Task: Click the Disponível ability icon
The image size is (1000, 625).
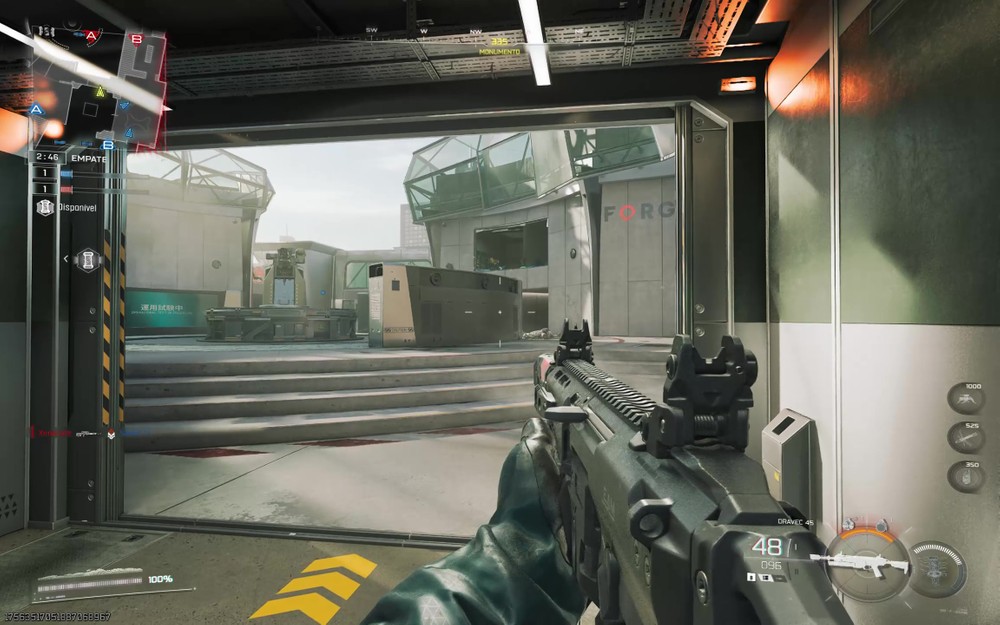Action: 45,207
